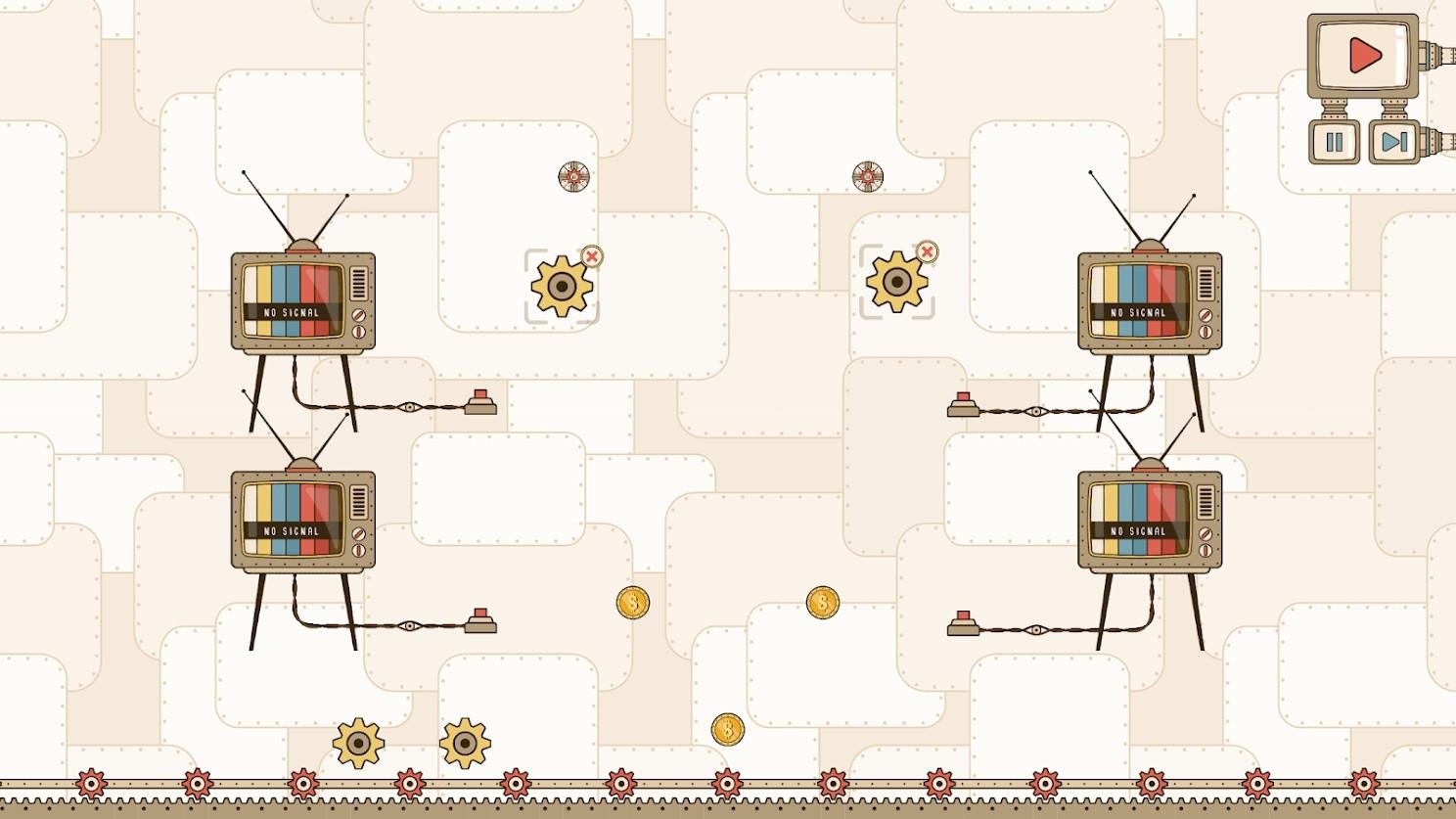Collect the gold coin in the center
The image size is (1456, 819).
[x=631, y=605]
